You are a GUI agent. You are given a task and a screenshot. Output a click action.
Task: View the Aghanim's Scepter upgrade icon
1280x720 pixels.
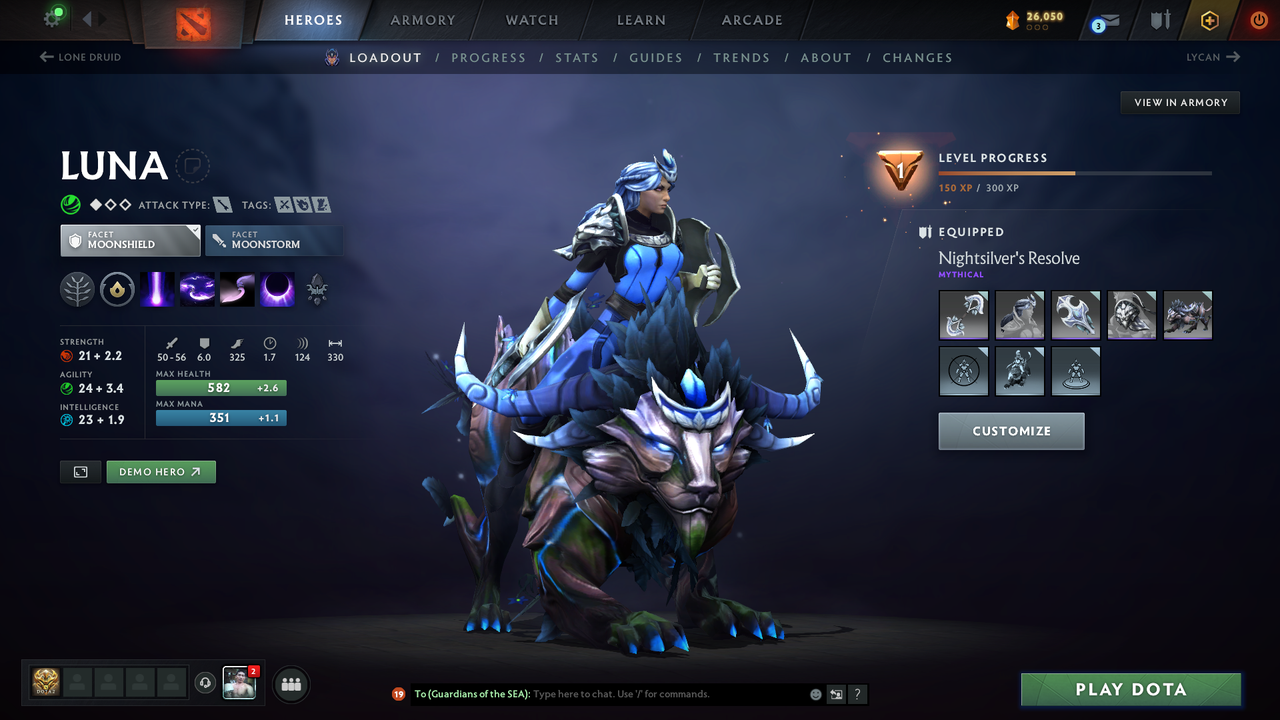click(317, 289)
